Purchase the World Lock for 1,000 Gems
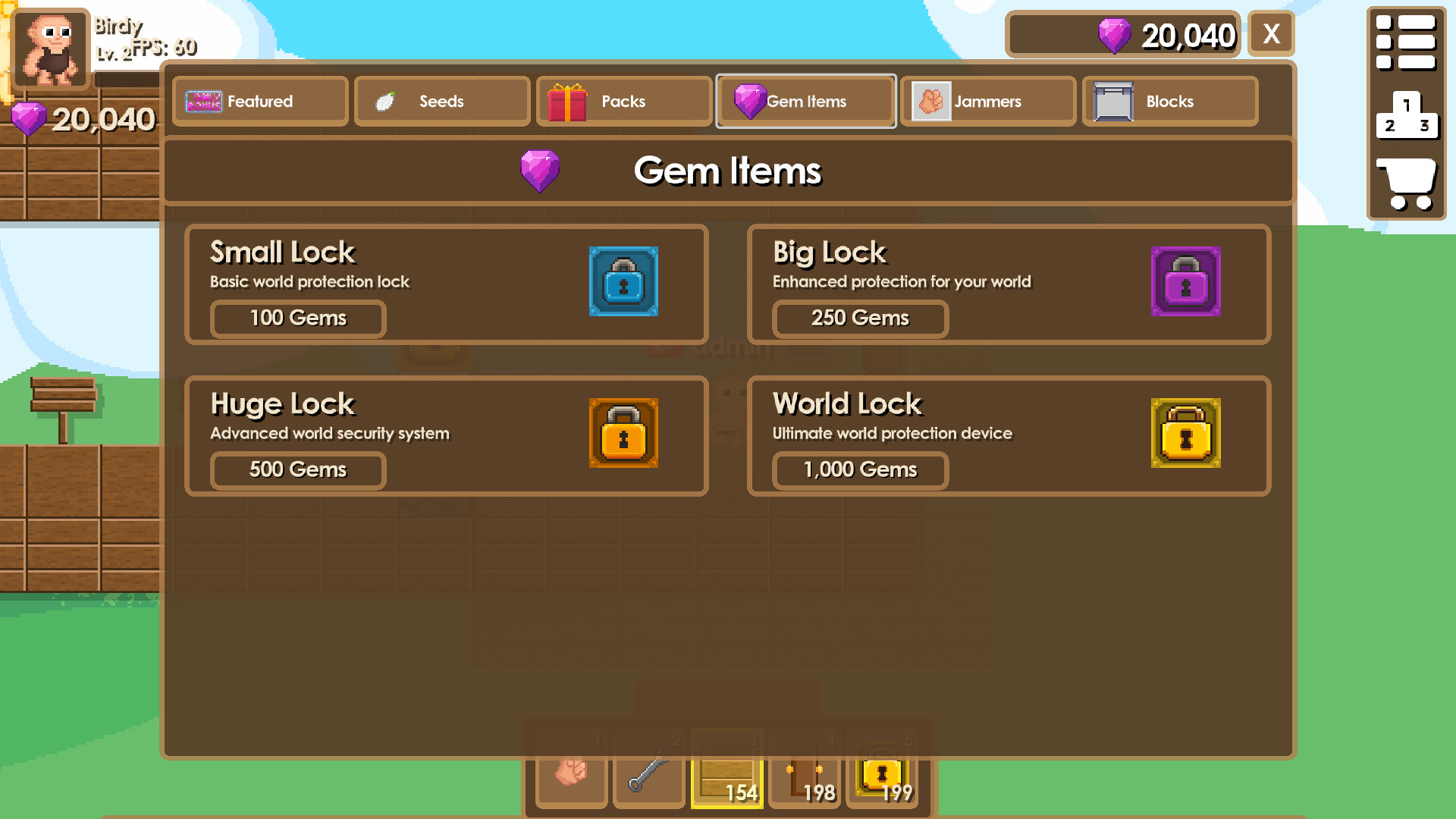Screen dimensions: 1456x819 pyautogui.click(x=859, y=470)
